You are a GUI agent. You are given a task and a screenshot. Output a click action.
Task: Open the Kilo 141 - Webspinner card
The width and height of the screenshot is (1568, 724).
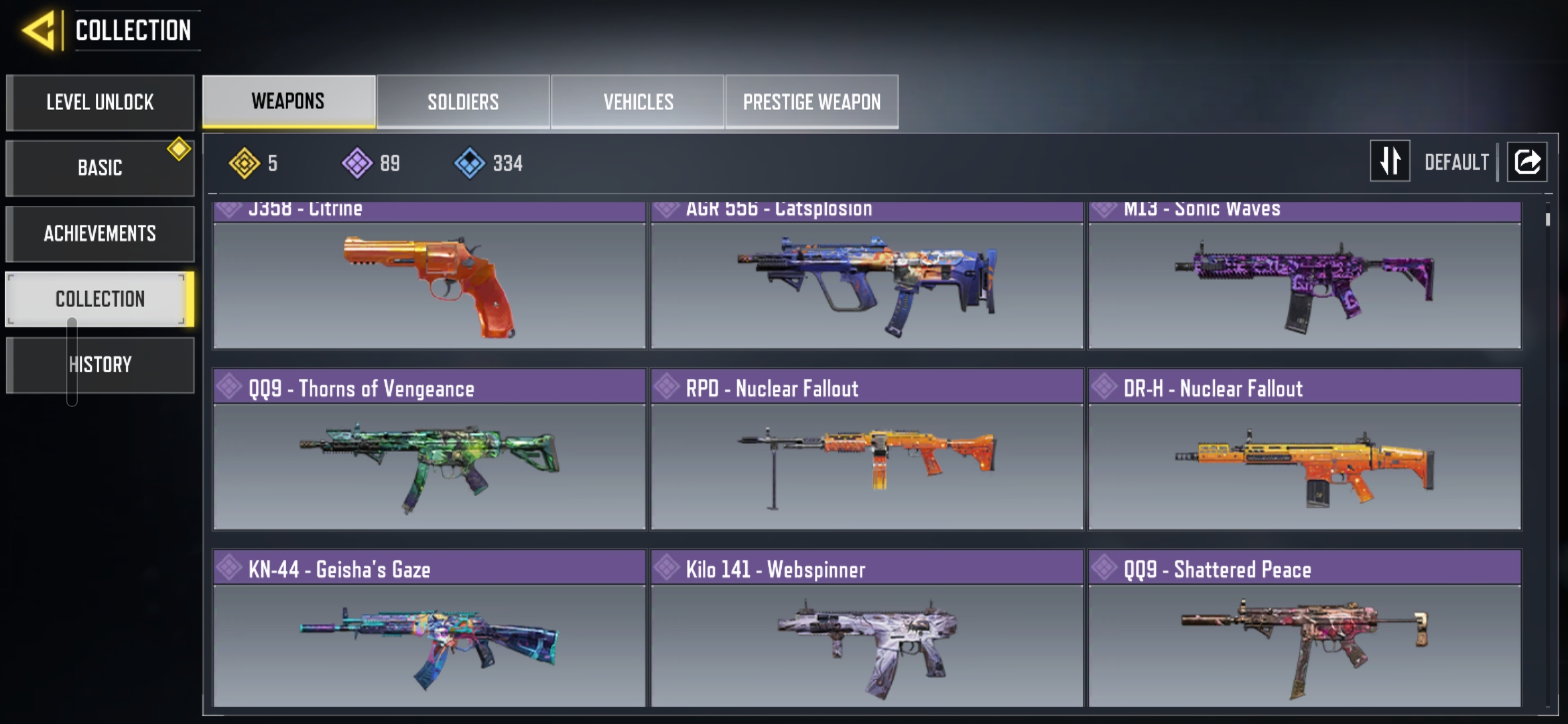click(x=866, y=640)
